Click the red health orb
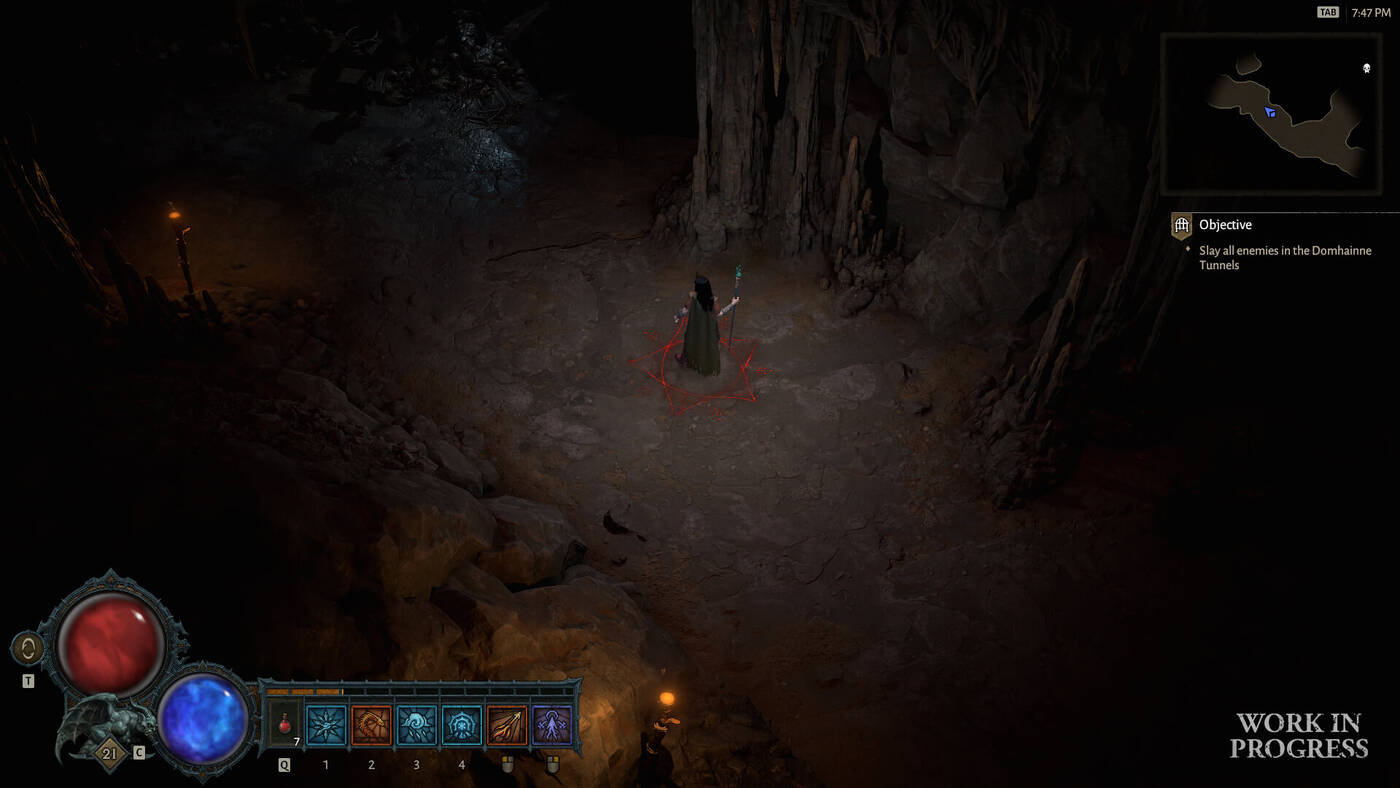The height and width of the screenshot is (788, 1400). 110,640
